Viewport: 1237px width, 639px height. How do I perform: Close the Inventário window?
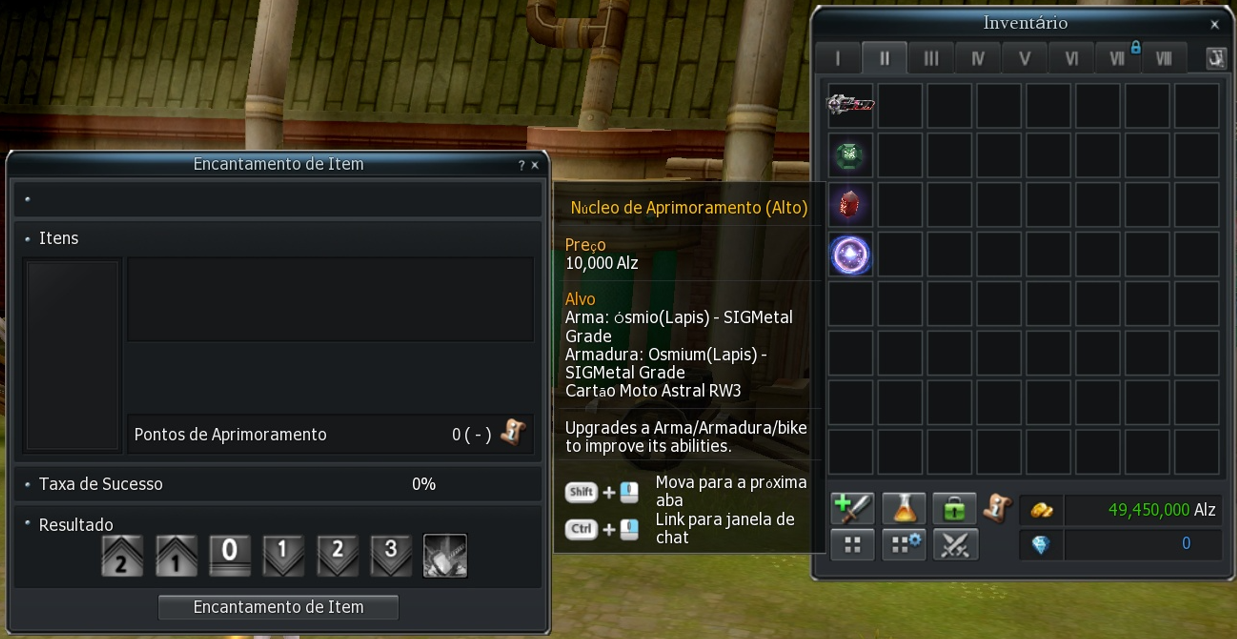[1215, 25]
